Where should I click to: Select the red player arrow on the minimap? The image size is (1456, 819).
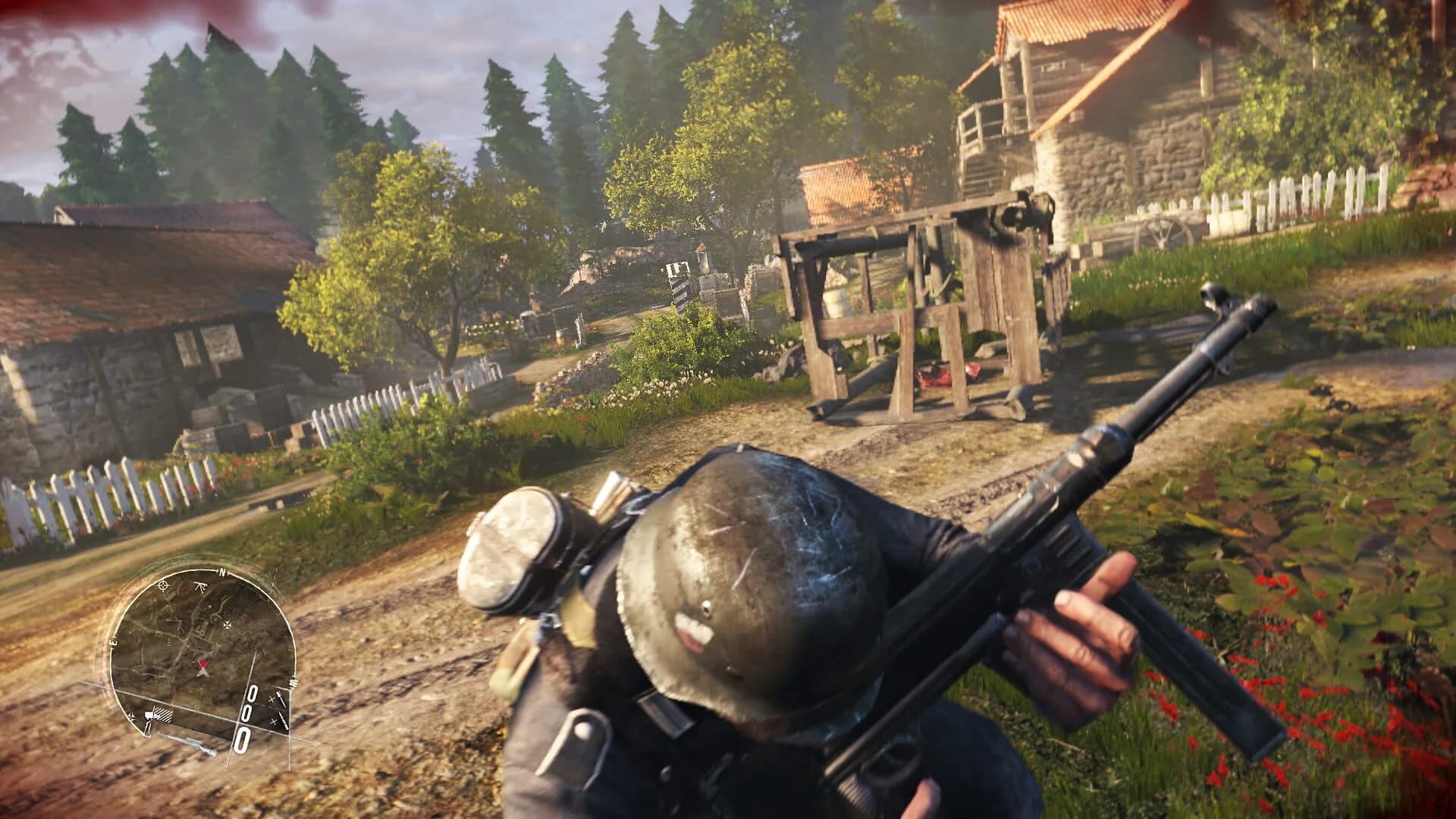tap(203, 664)
